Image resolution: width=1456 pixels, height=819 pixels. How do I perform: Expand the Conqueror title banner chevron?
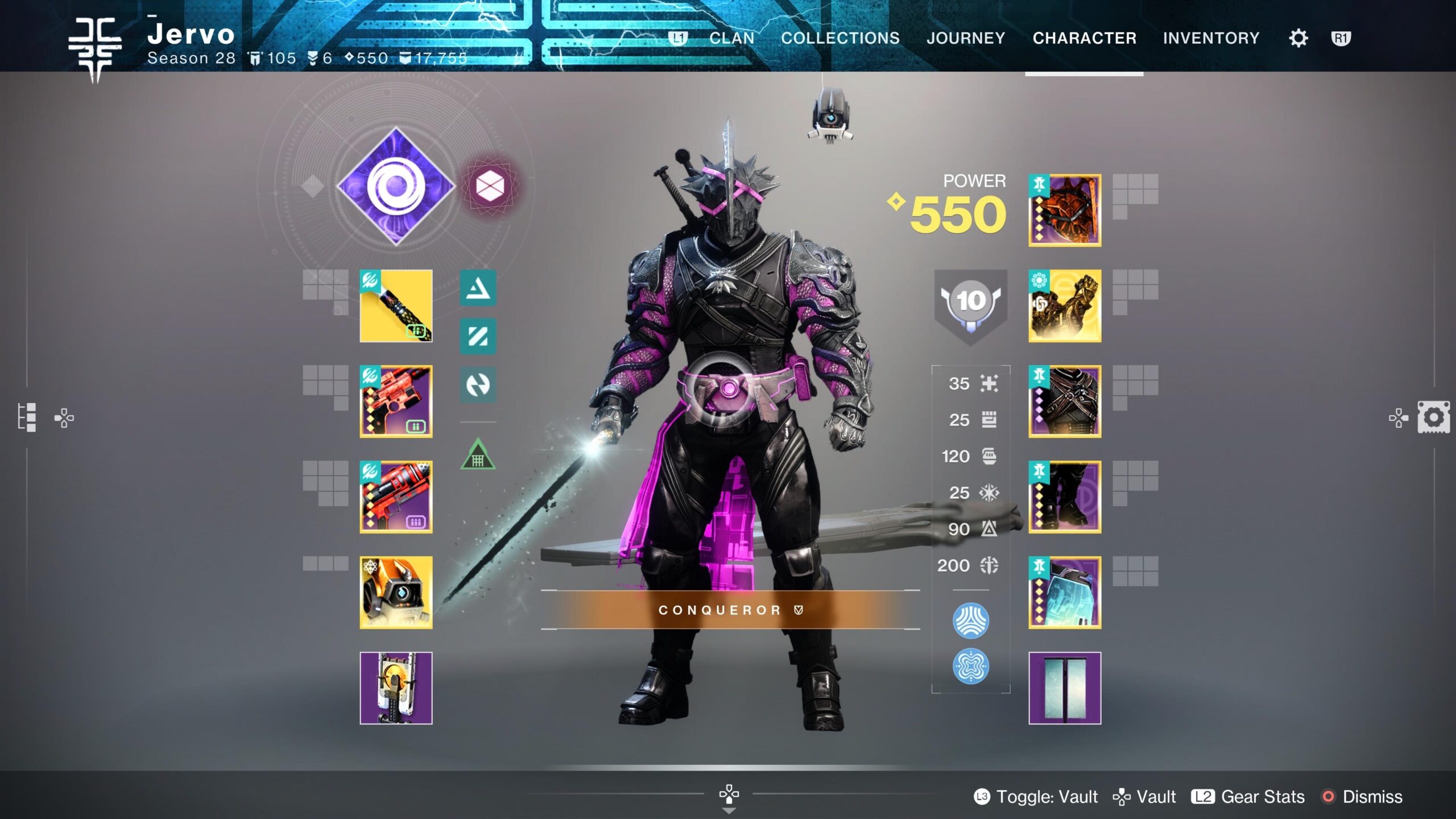coord(799,609)
